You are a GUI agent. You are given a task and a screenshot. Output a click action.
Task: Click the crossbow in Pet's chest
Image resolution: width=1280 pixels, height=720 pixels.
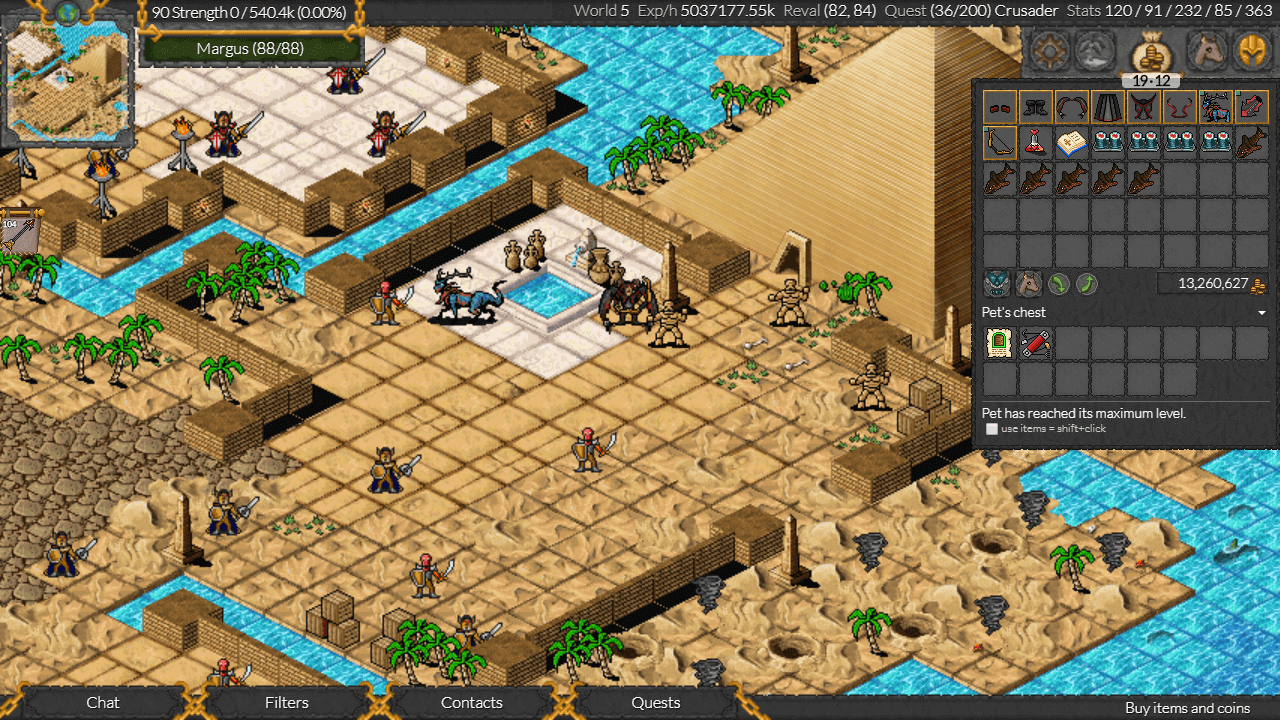click(x=1034, y=343)
